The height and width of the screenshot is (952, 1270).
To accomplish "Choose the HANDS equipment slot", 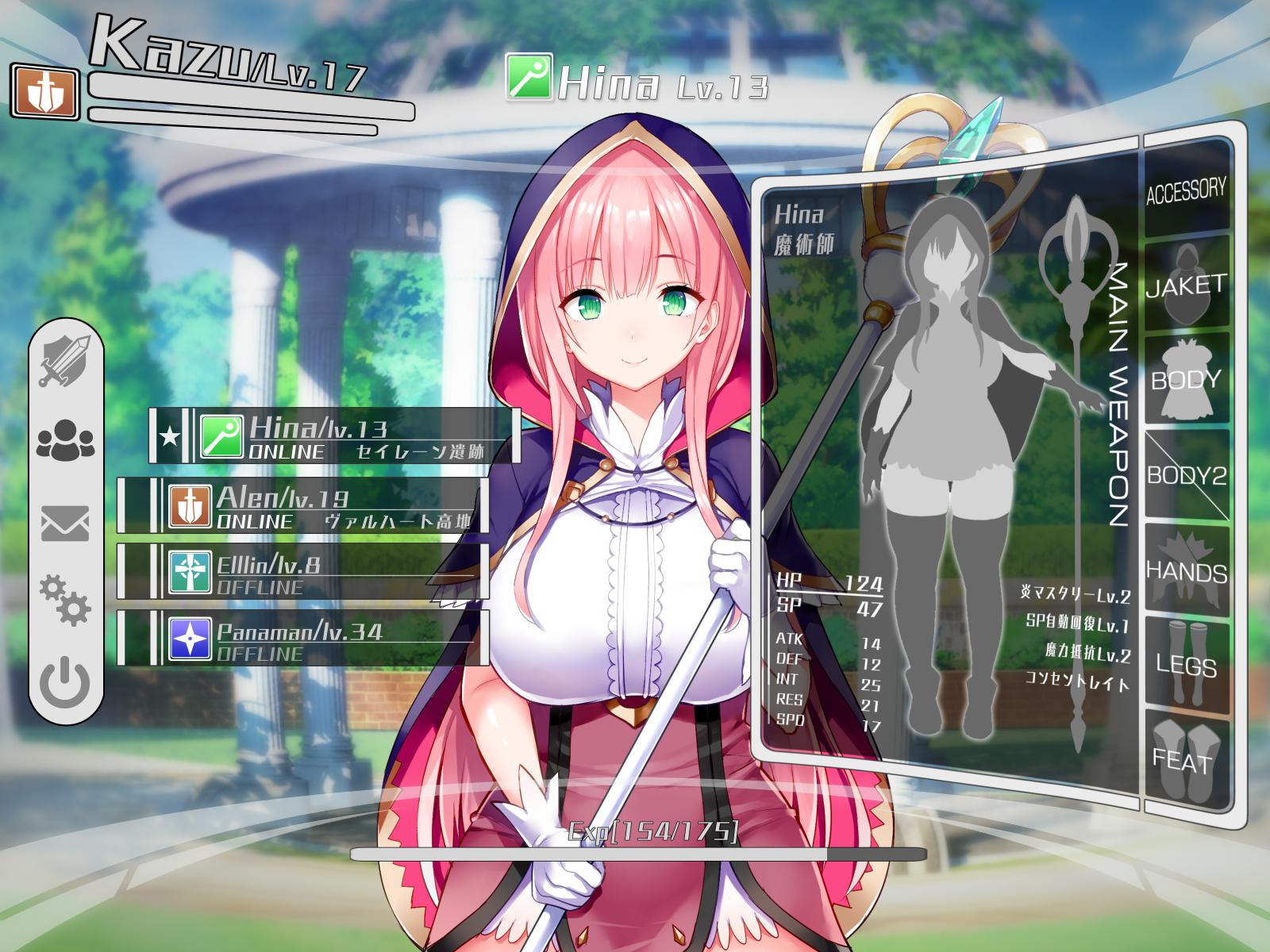I will click(1186, 571).
